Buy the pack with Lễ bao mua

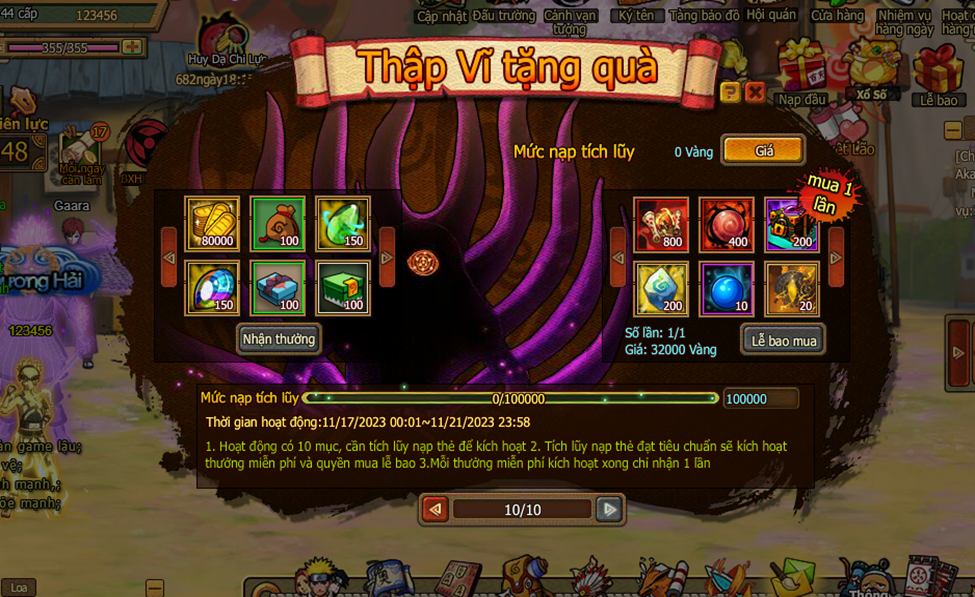(x=783, y=340)
